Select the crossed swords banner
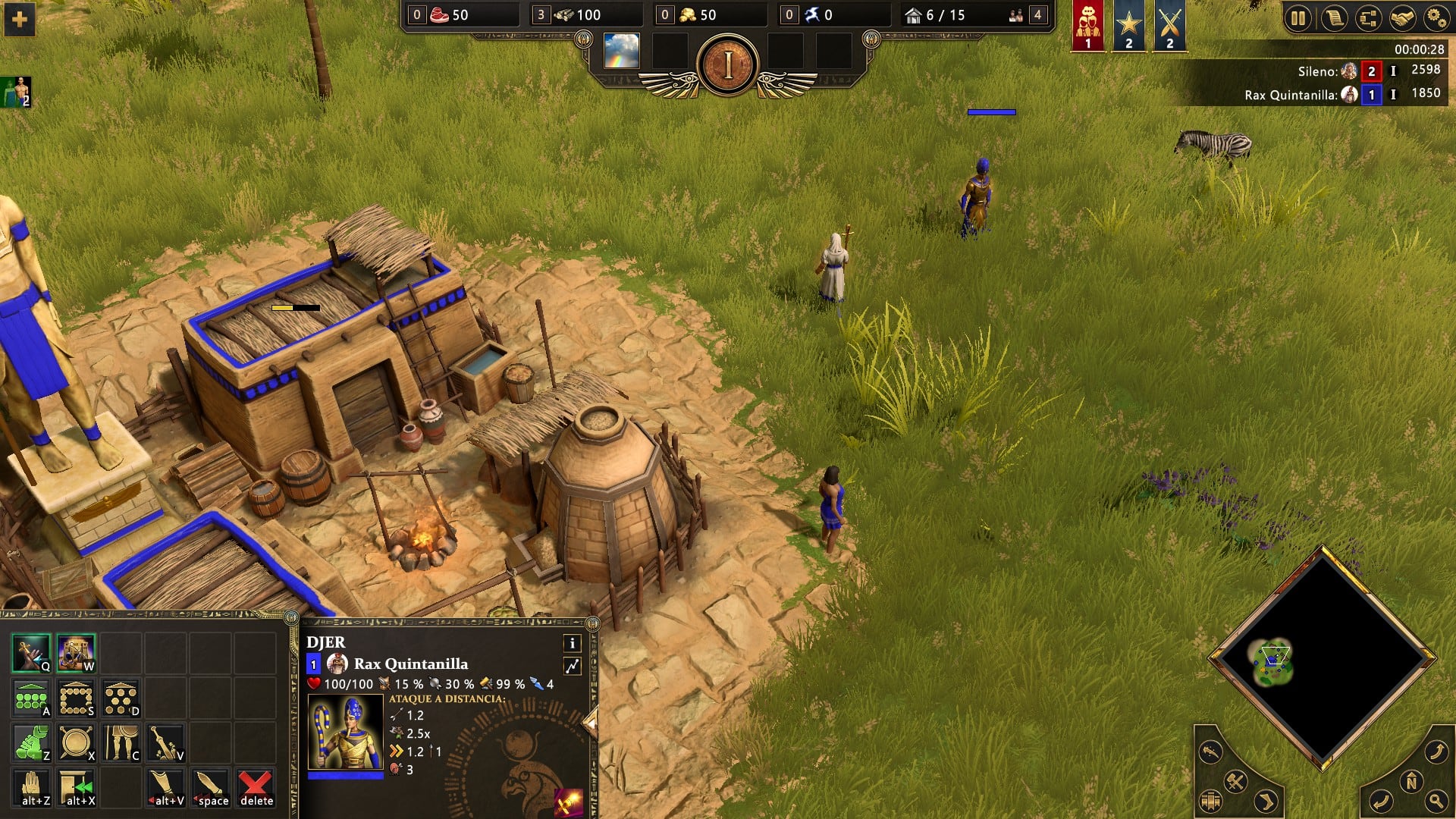 click(1169, 25)
